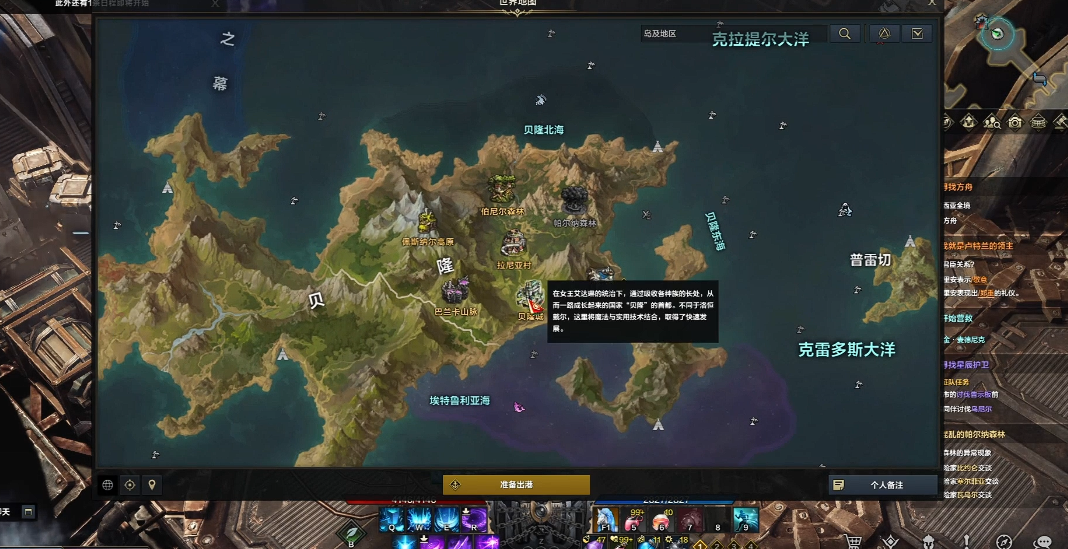This screenshot has height=549, width=1068.
Task: Open the 德斯纳尔高原 map location
Action: point(428,222)
